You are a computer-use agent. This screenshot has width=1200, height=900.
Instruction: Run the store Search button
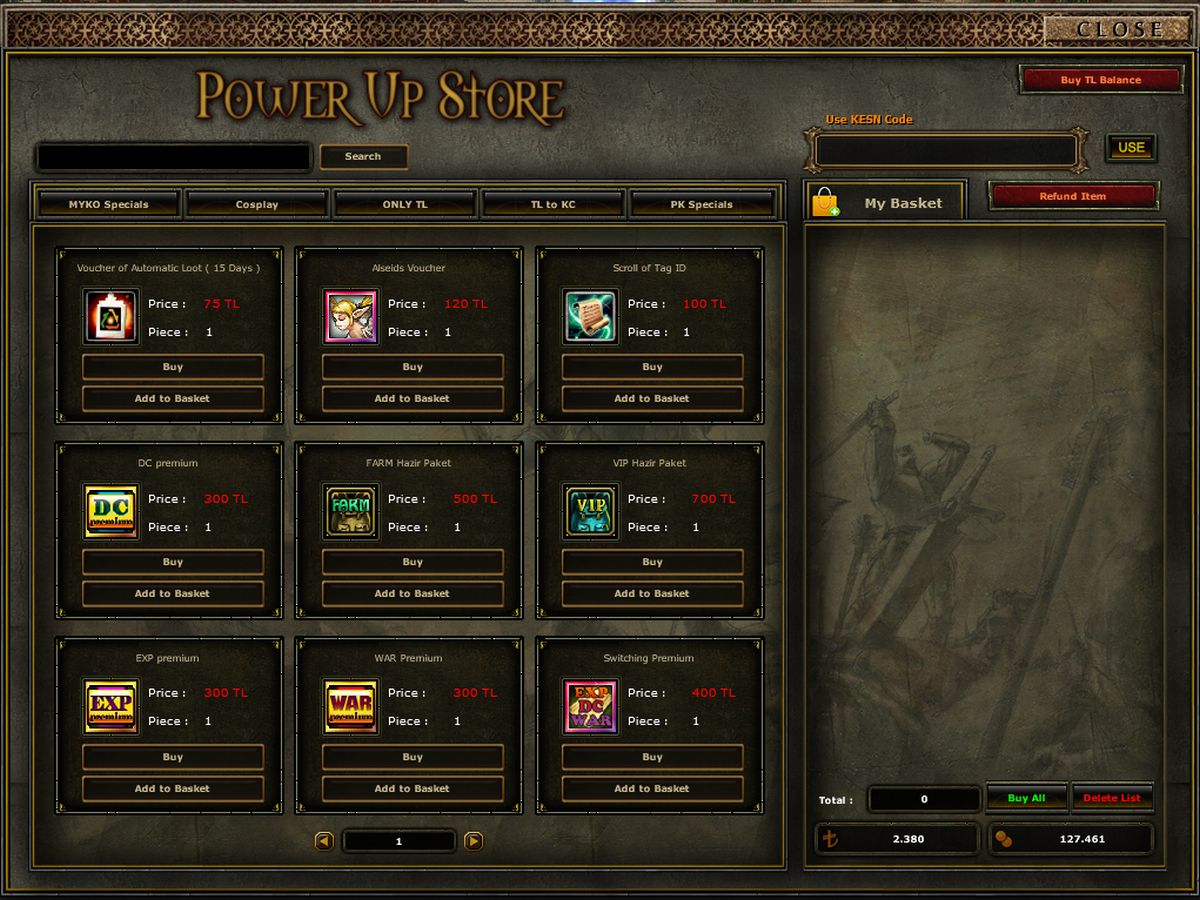363,157
